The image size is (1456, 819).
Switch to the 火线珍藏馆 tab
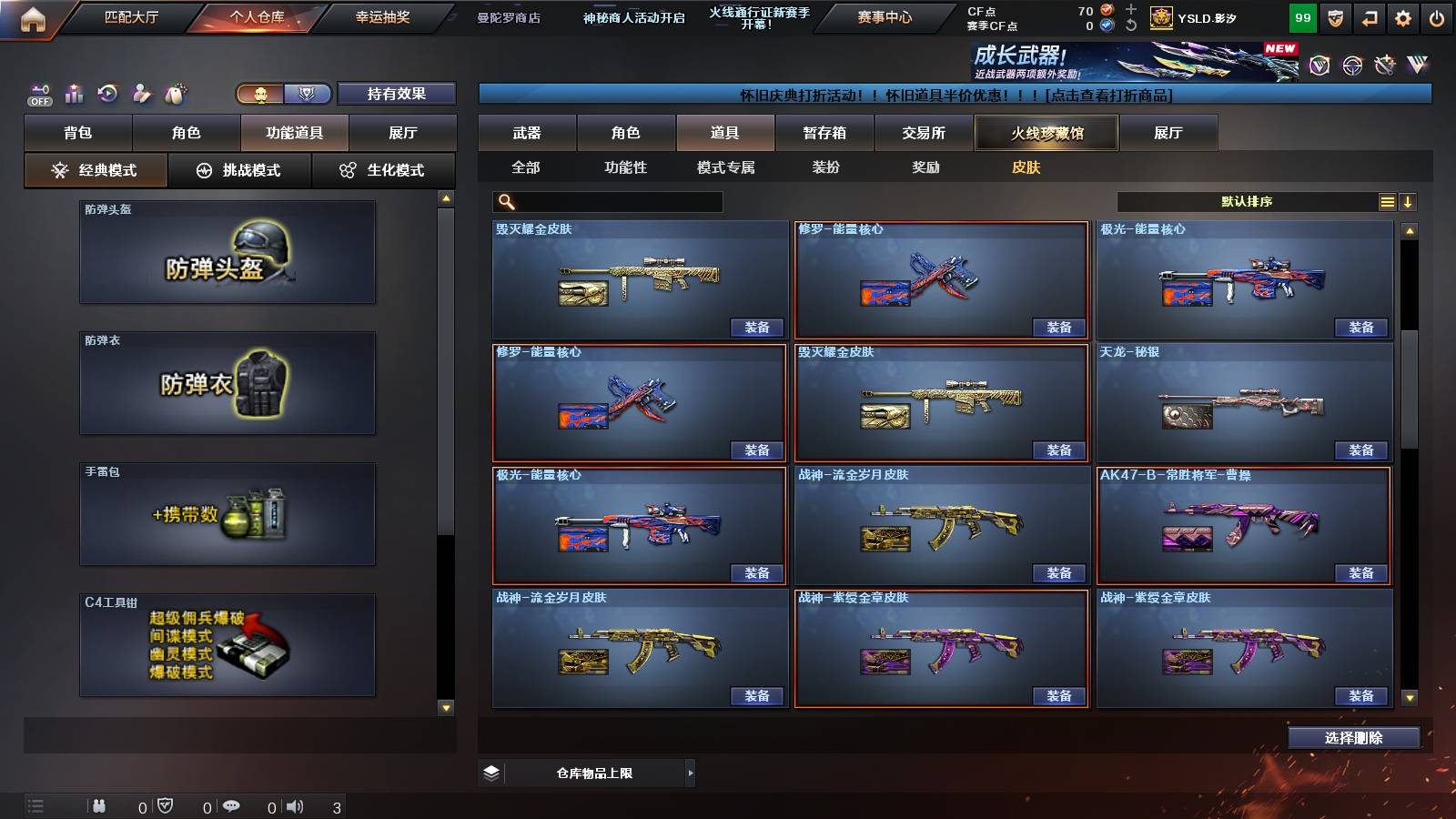pos(1046,133)
